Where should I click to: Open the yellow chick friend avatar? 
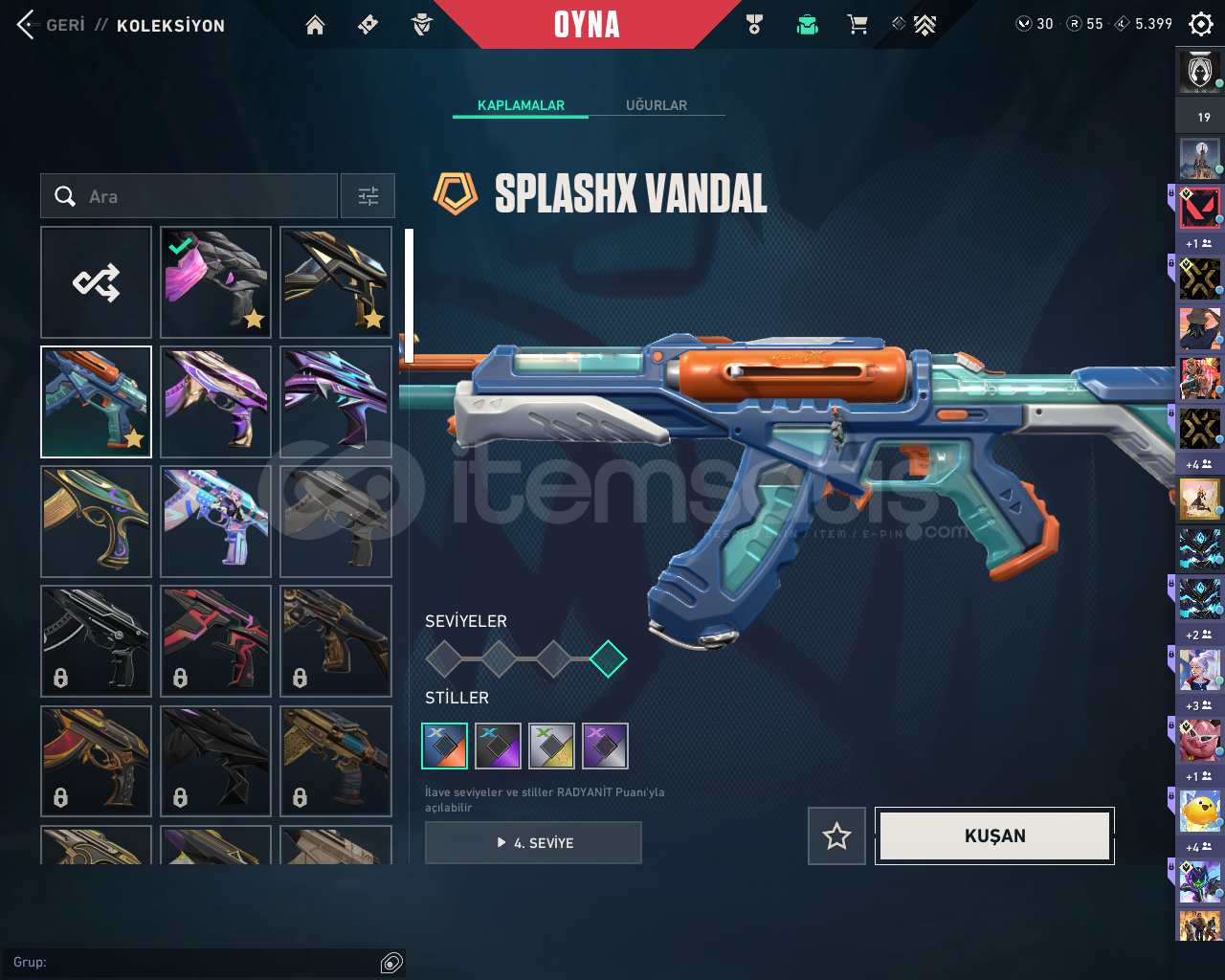click(x=1199, y=812)
